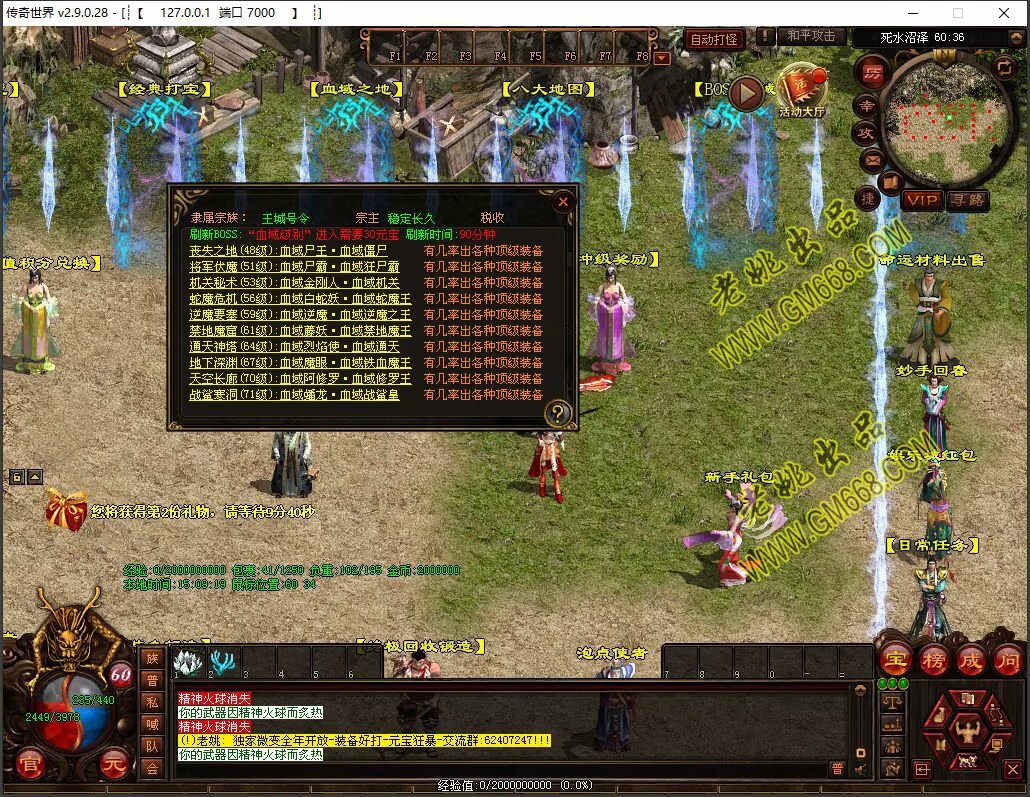Use the white lotus item in slot 1

click(x=188, y=661)
